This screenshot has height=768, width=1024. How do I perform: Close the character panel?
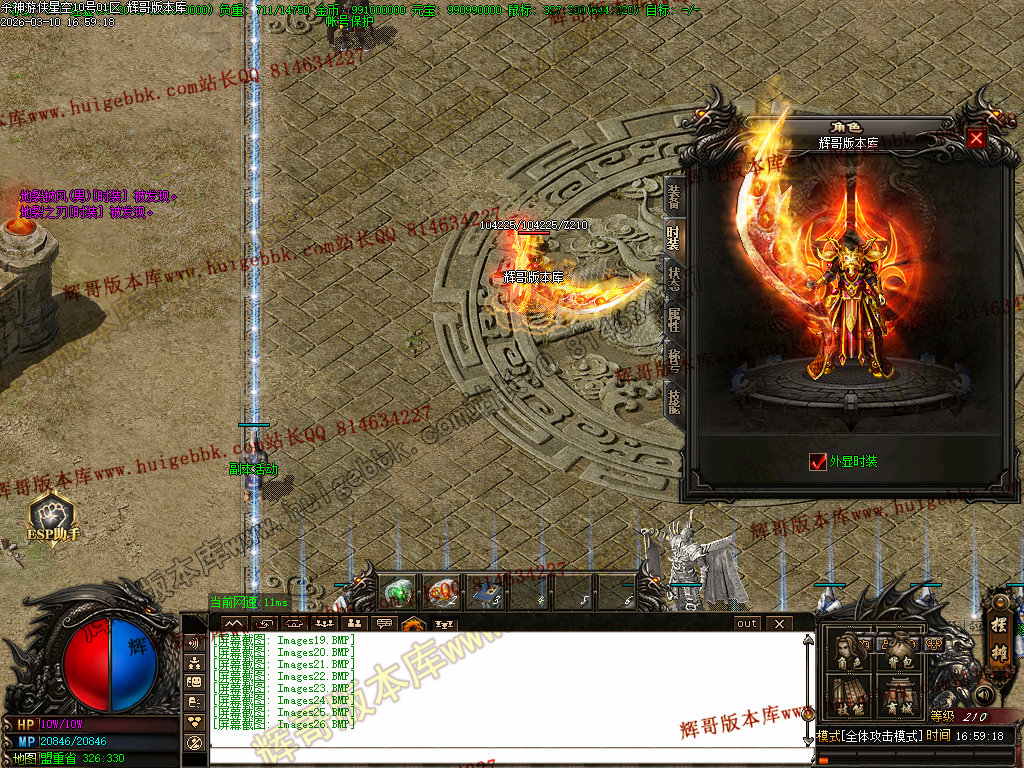976,138
